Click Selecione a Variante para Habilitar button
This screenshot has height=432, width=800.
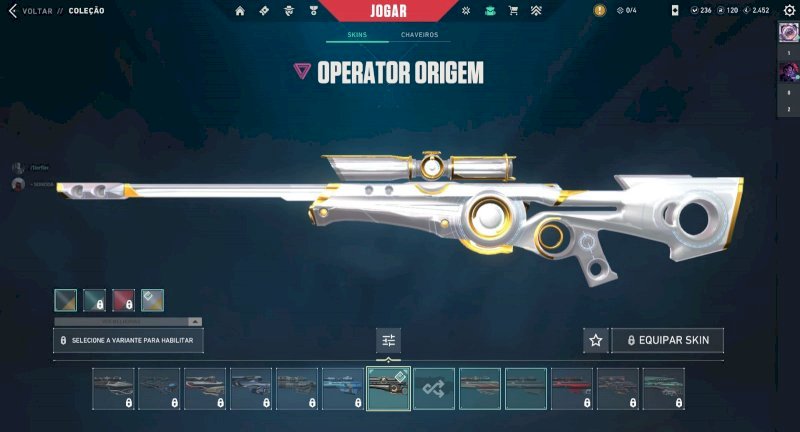tap(129, 340)
